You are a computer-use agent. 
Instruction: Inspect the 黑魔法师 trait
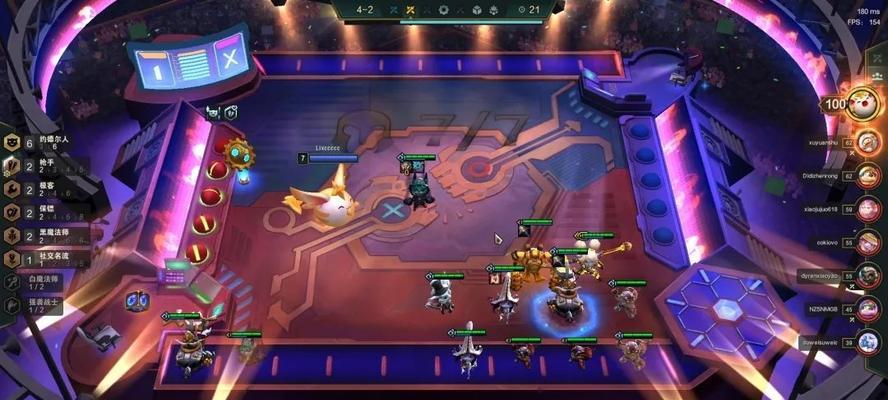tap(40, 235)
